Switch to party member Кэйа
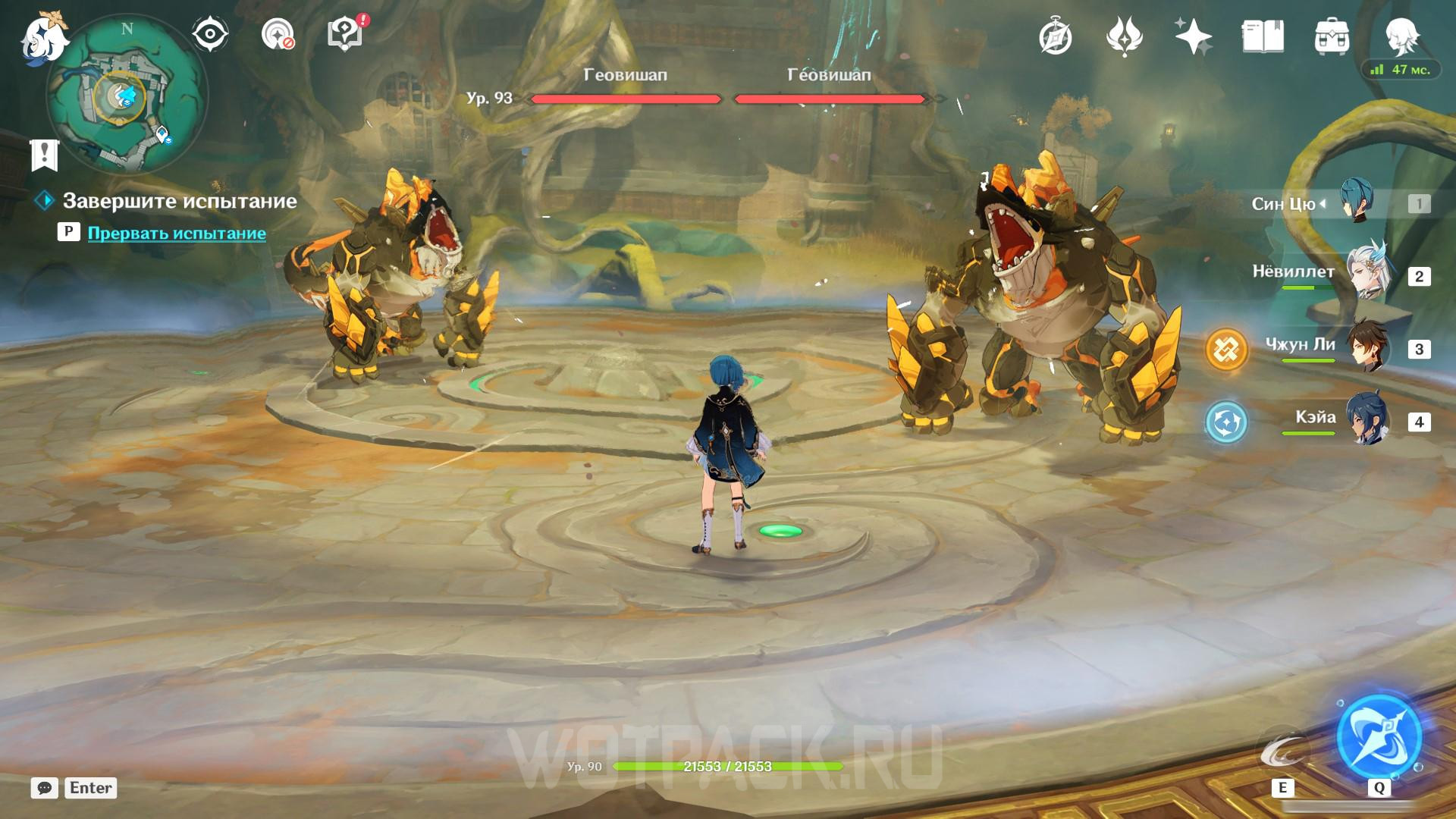The width and height of the screenshot is (1456, 819). [1367, 421]
